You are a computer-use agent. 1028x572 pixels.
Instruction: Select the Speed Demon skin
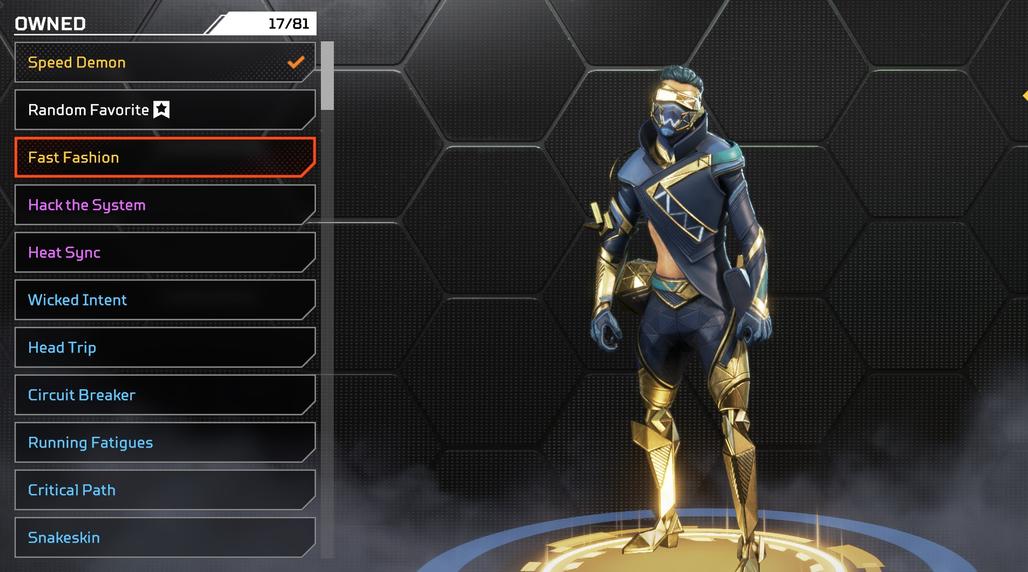[x=165, y=62]
